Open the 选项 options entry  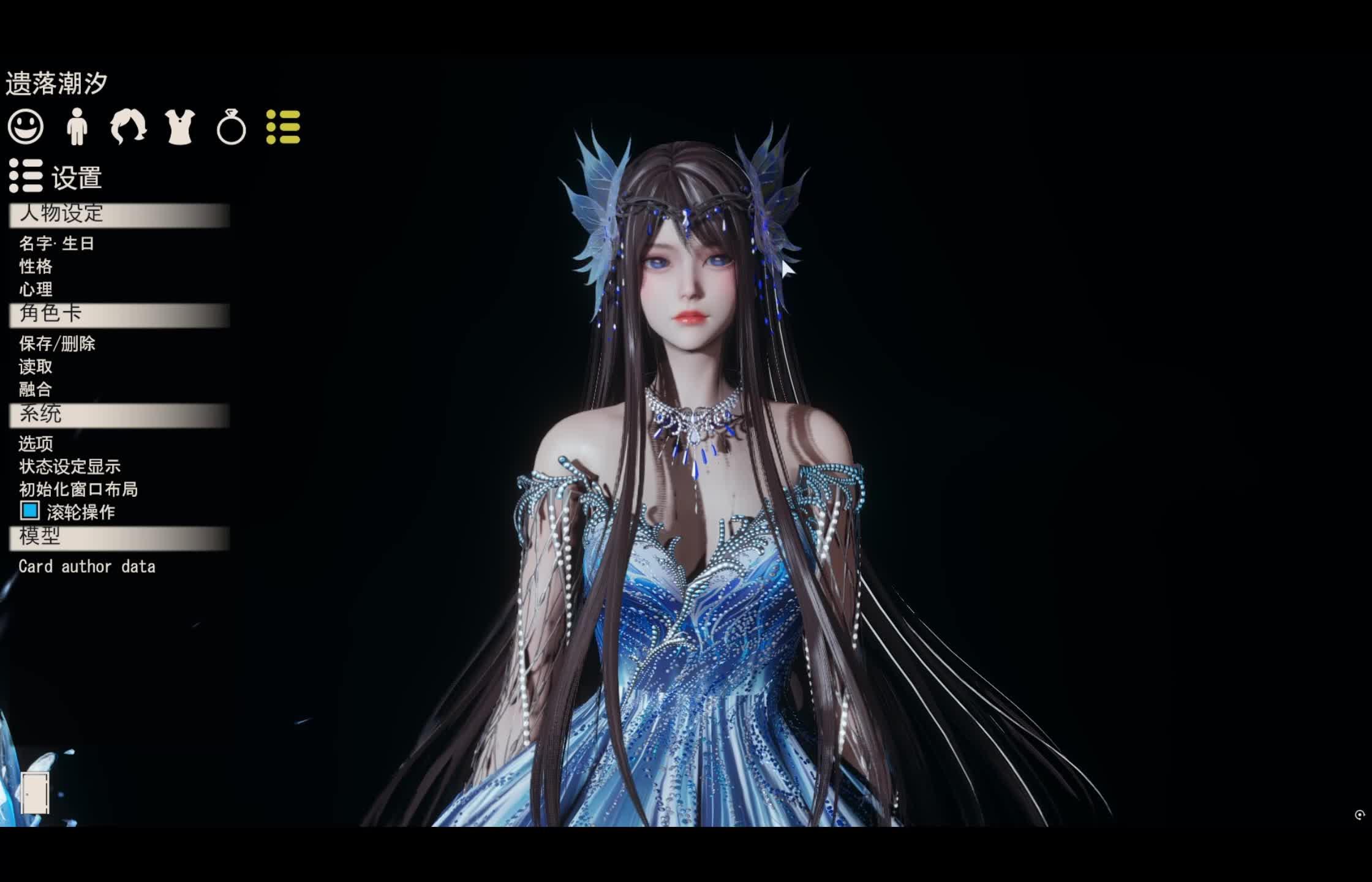click(x=36, y=443)
